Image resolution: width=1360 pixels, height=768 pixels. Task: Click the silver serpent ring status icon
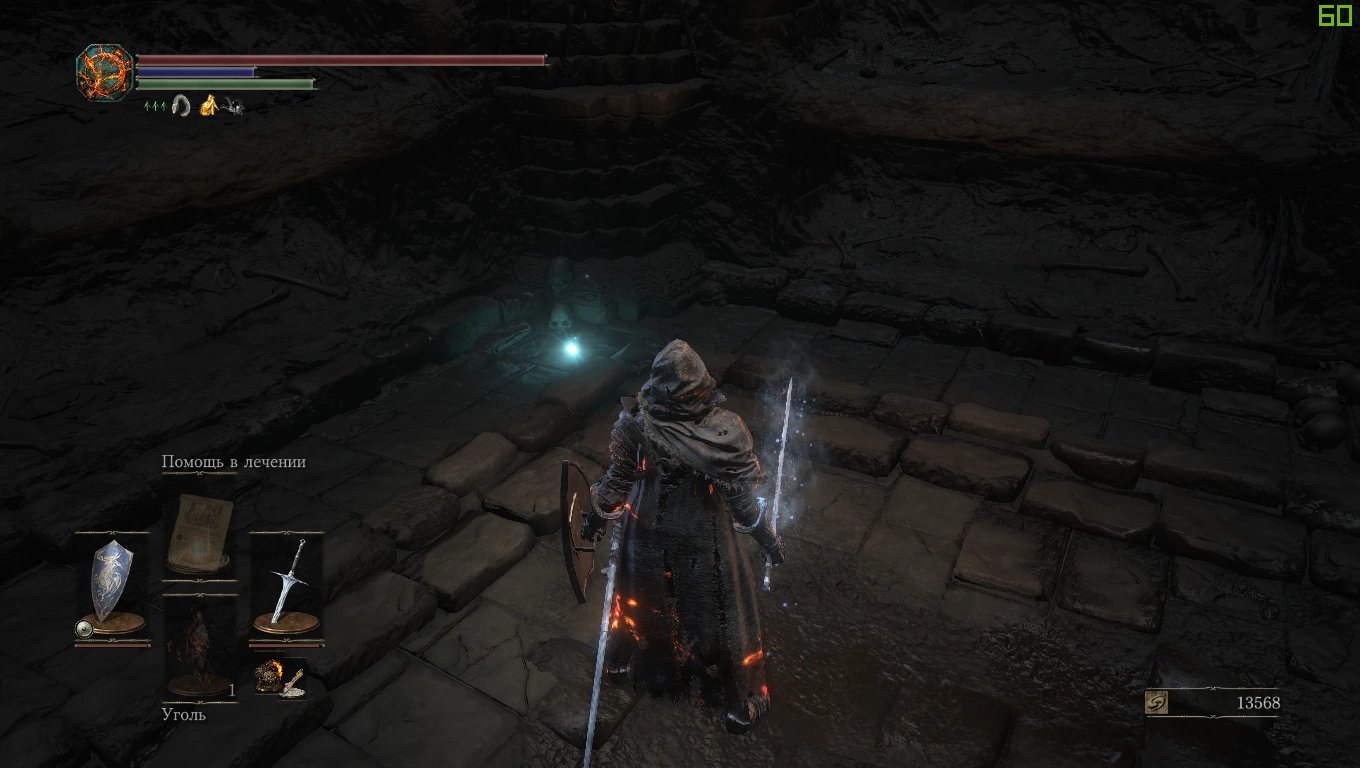click(x=181, y=103)
